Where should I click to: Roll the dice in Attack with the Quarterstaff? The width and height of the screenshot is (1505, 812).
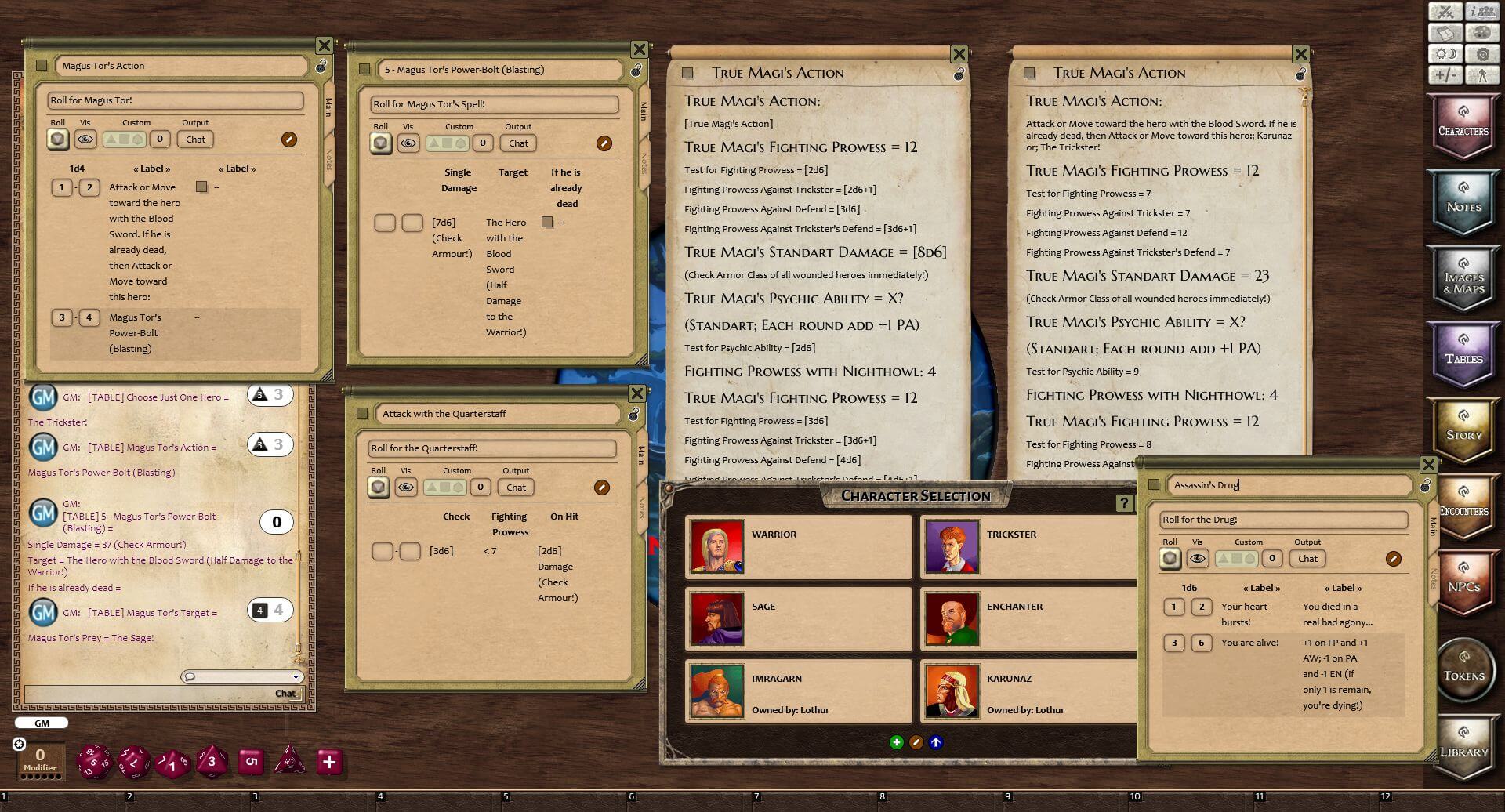pyautogui.click(x=379, y=488)
